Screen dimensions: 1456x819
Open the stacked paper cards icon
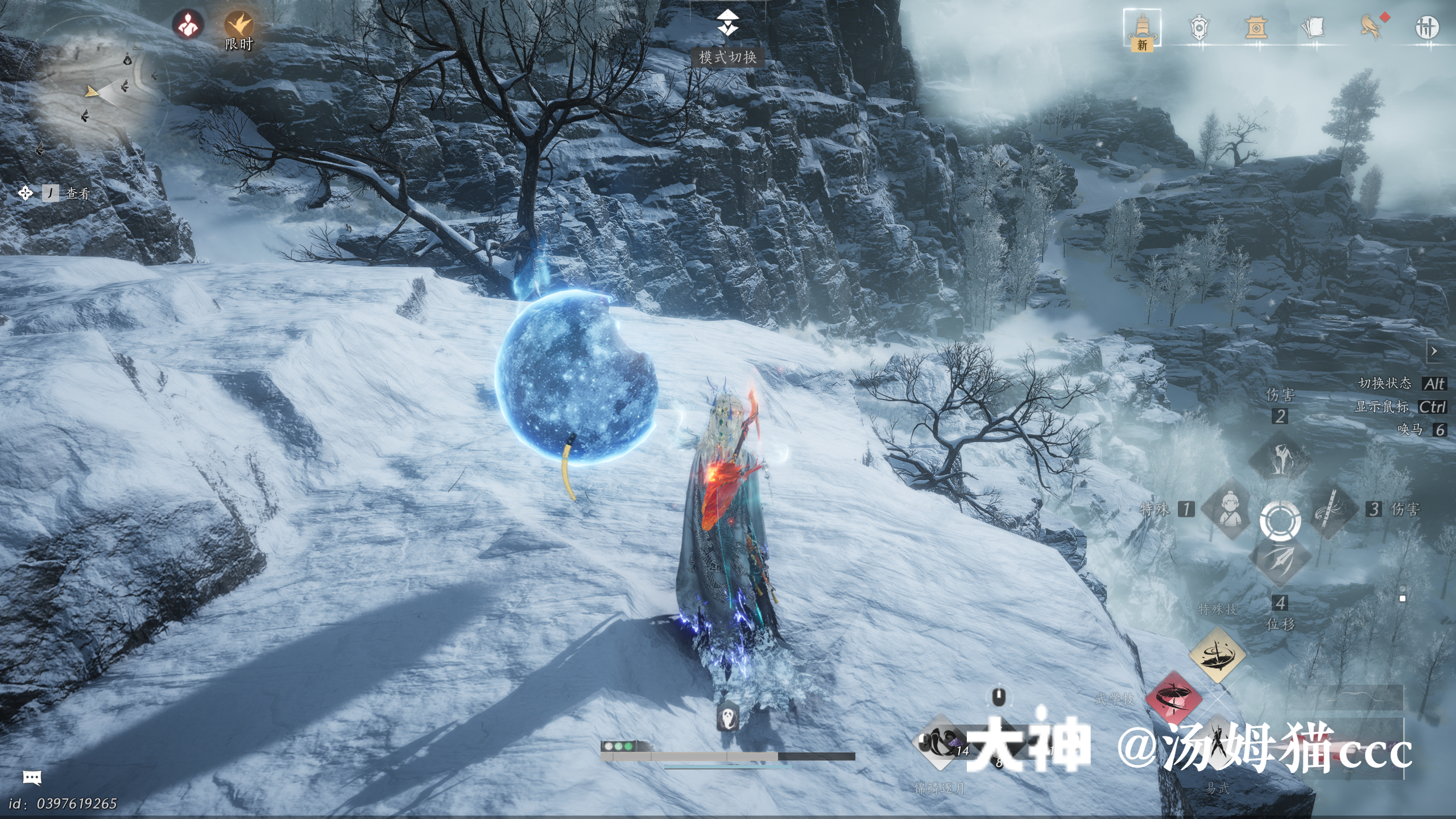click(x=1313, y=27)
